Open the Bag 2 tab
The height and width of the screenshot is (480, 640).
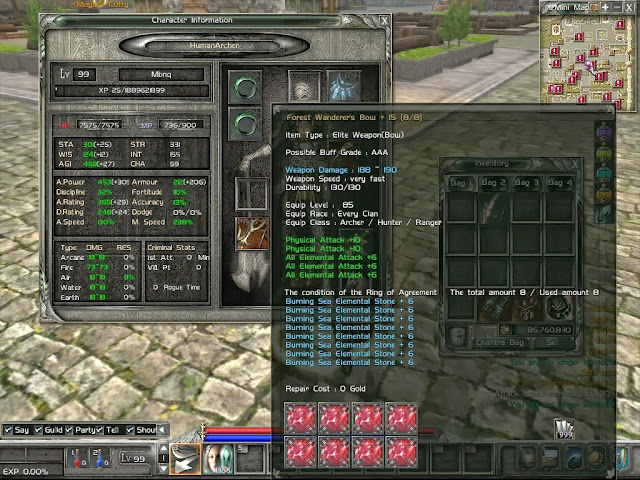(493, 183)
